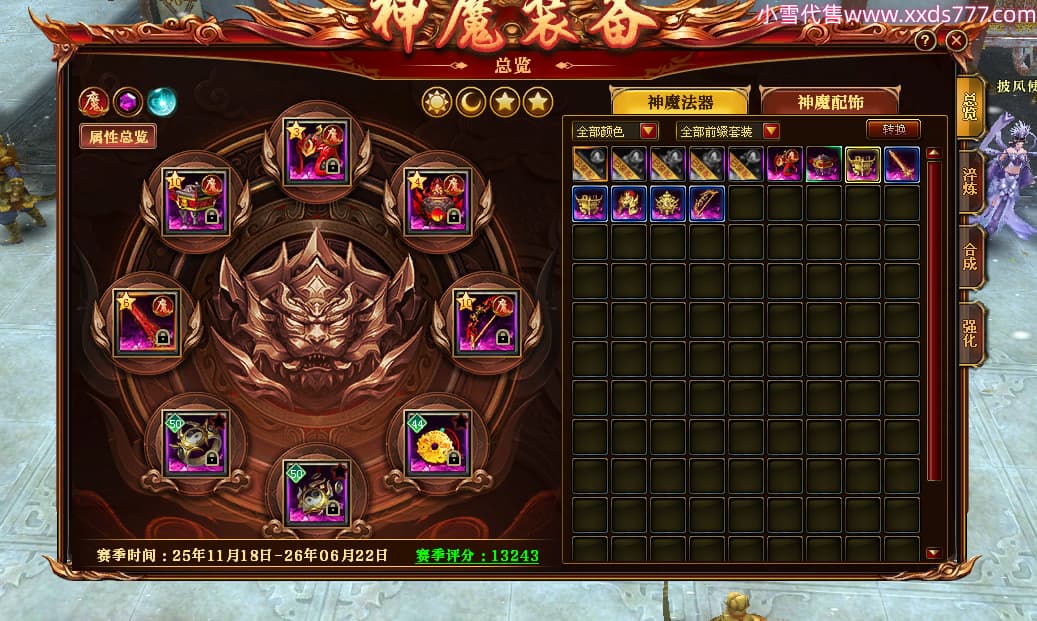Open the 强化 side tab
This screenshot has height=621, width=1037.
pos(969,334)
